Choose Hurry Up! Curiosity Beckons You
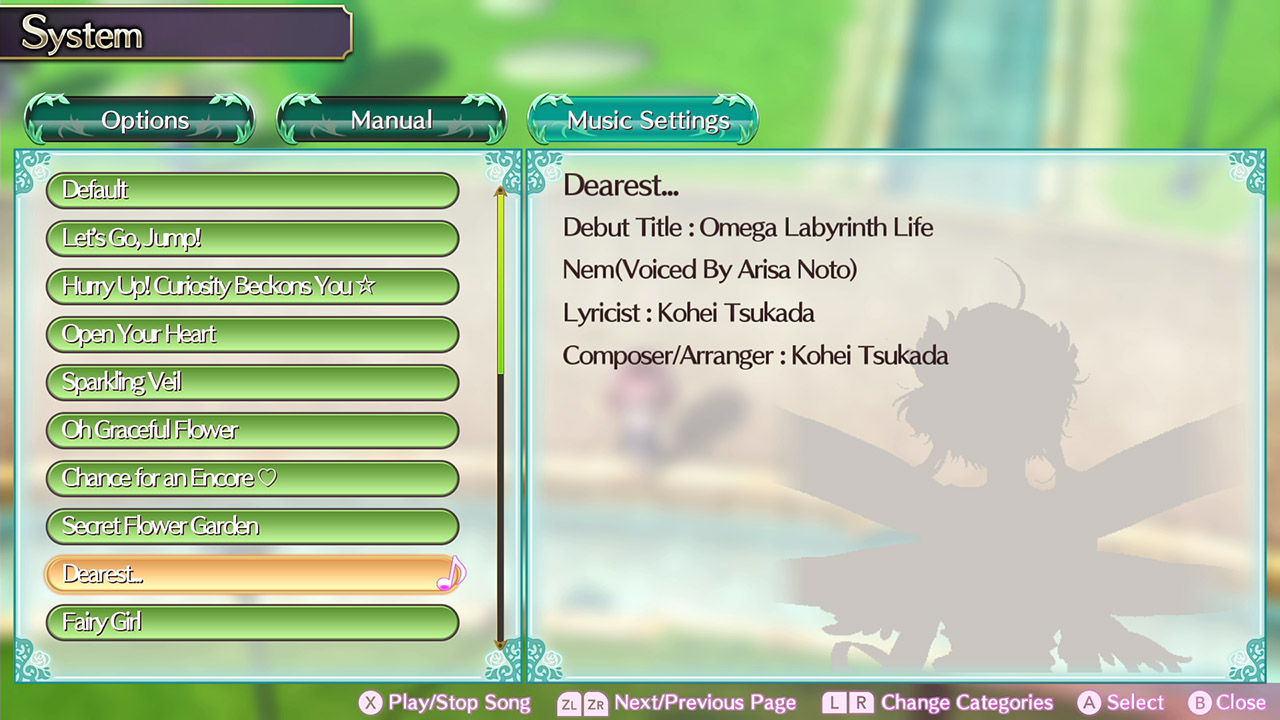Screen dimensions: 1280x720 pyautogui.click(x=252, y=286)
